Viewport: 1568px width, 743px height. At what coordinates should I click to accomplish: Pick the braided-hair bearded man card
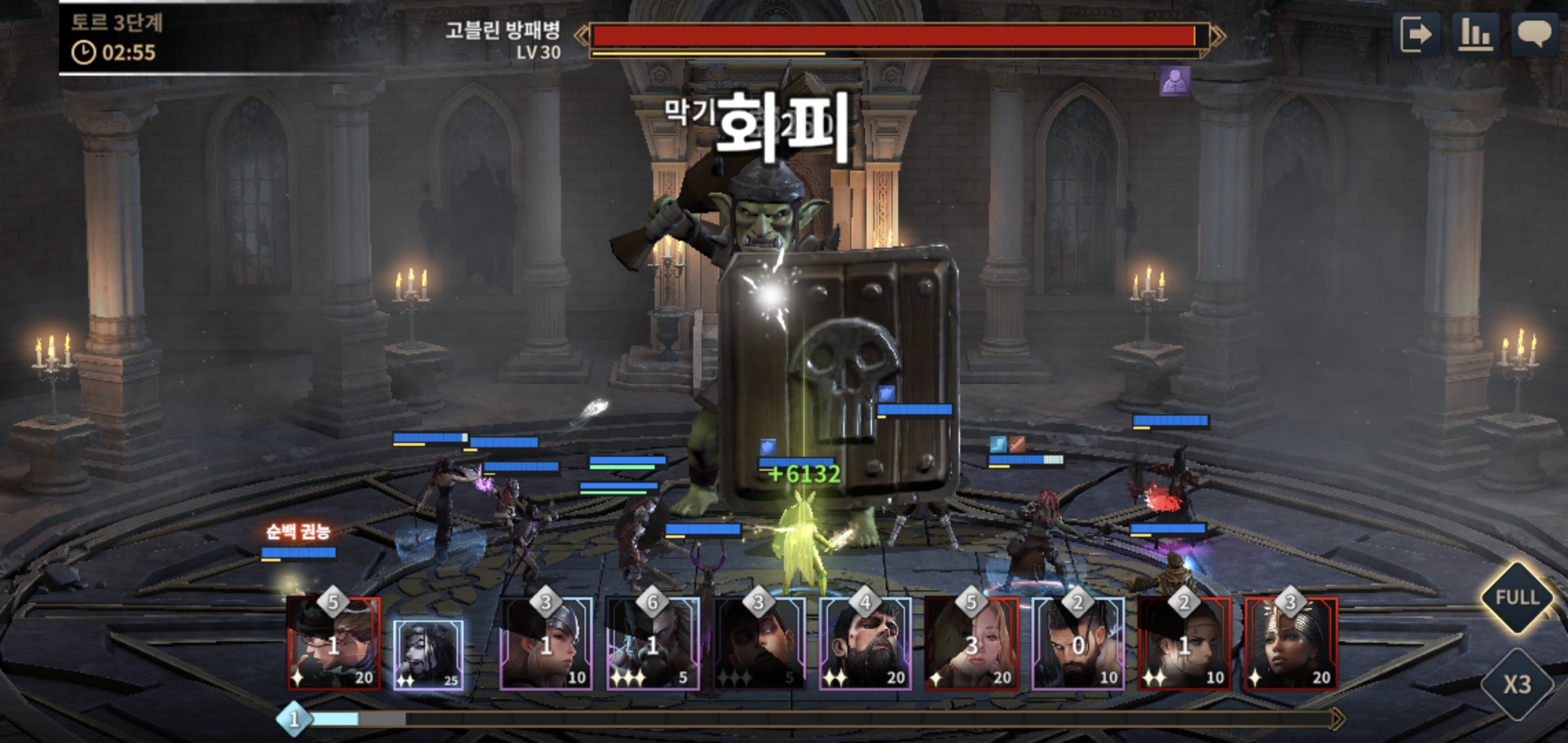[x=1078, y=643]
